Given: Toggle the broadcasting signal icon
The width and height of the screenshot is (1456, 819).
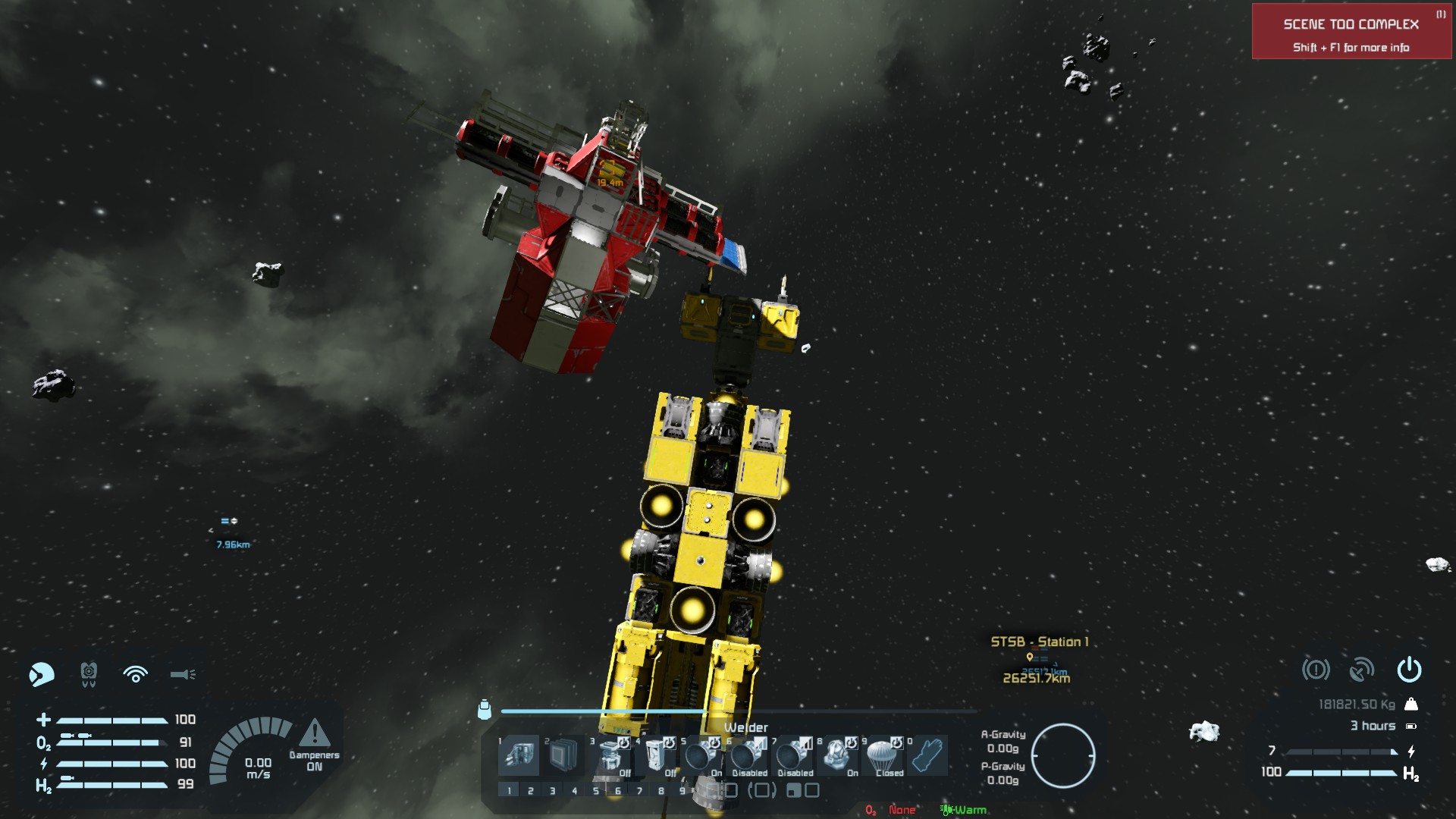Looking at the screenshot, I should coord(136,673).
